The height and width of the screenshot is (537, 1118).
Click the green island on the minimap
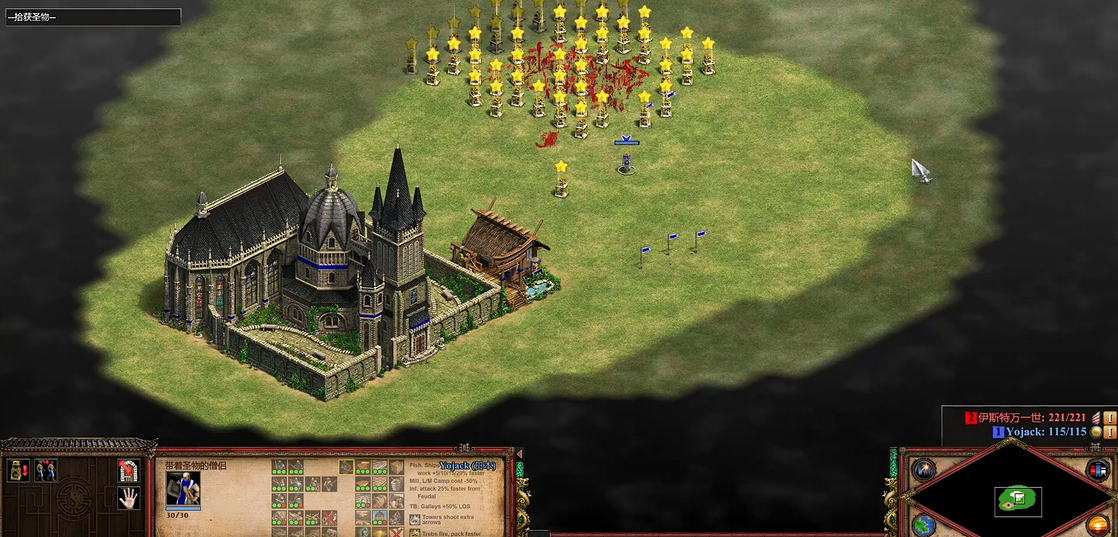1017,497
